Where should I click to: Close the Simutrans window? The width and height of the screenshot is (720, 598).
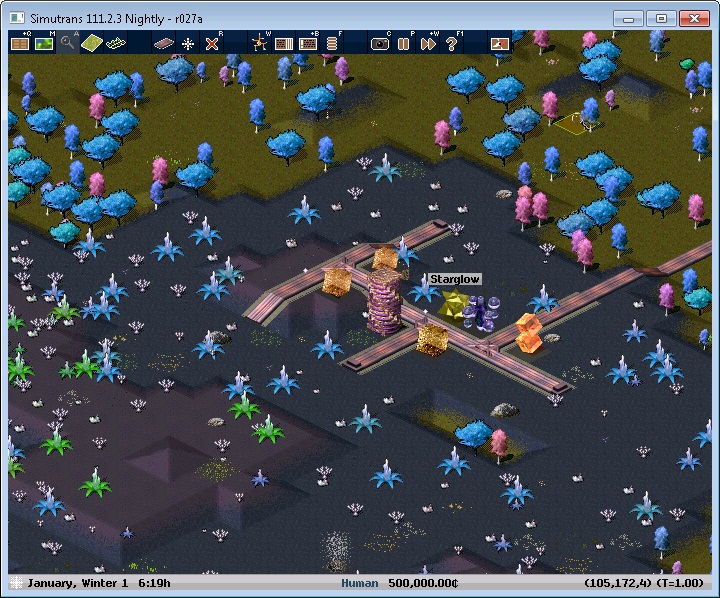click(693, 18)
